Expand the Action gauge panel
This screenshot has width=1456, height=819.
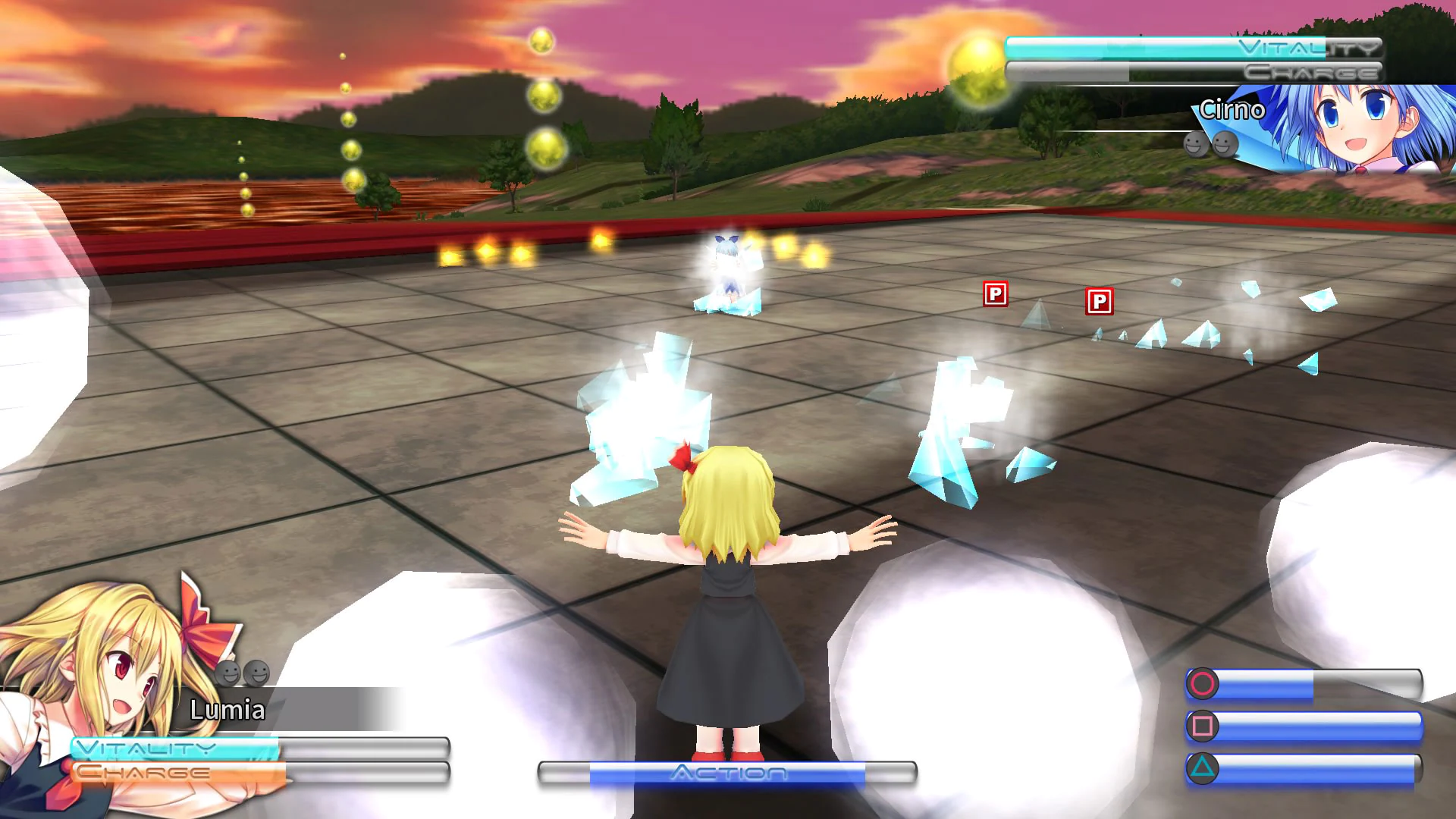(728, 775)
